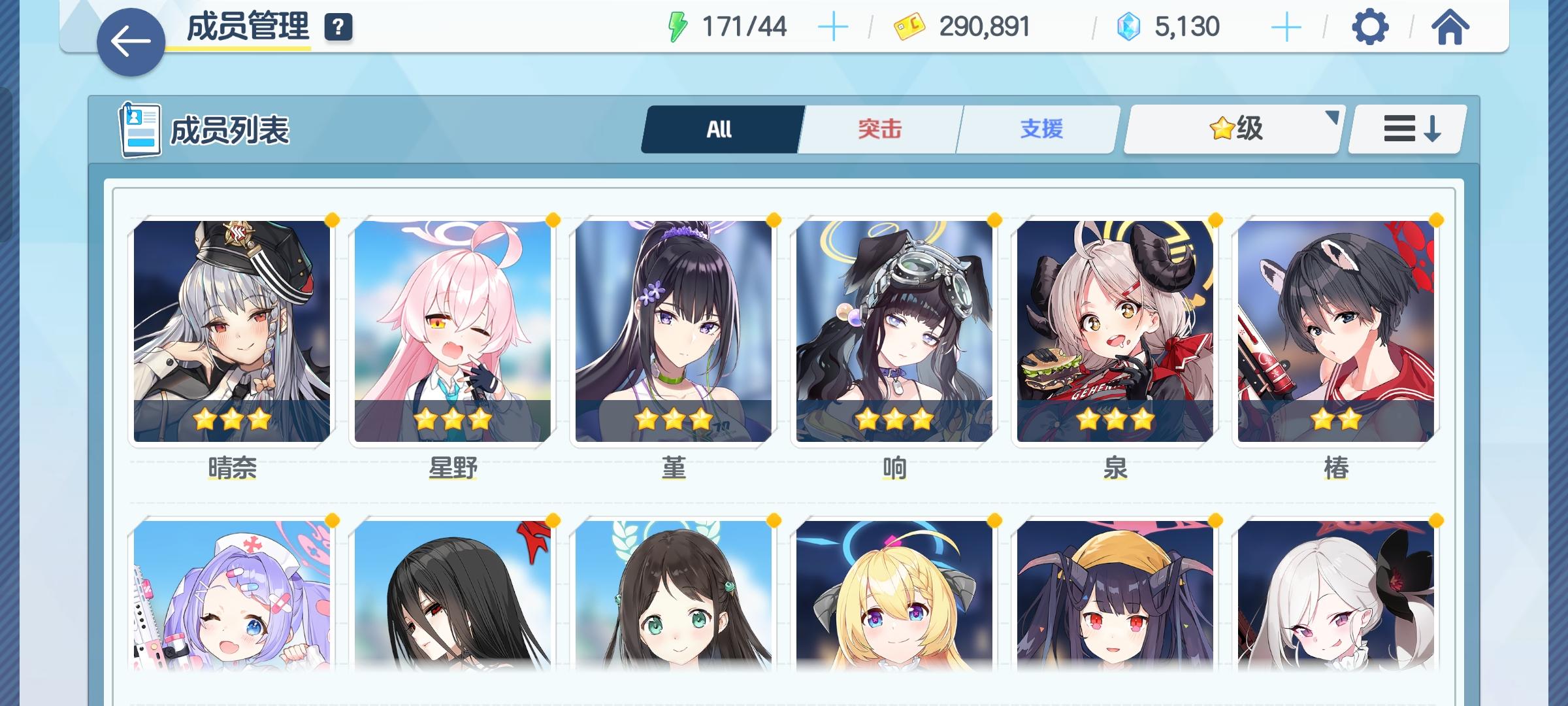Expand the filter triangle on the rank selector
Image resolution: width=1568 pixels, height=706 pixels.
pos(1331,118)
